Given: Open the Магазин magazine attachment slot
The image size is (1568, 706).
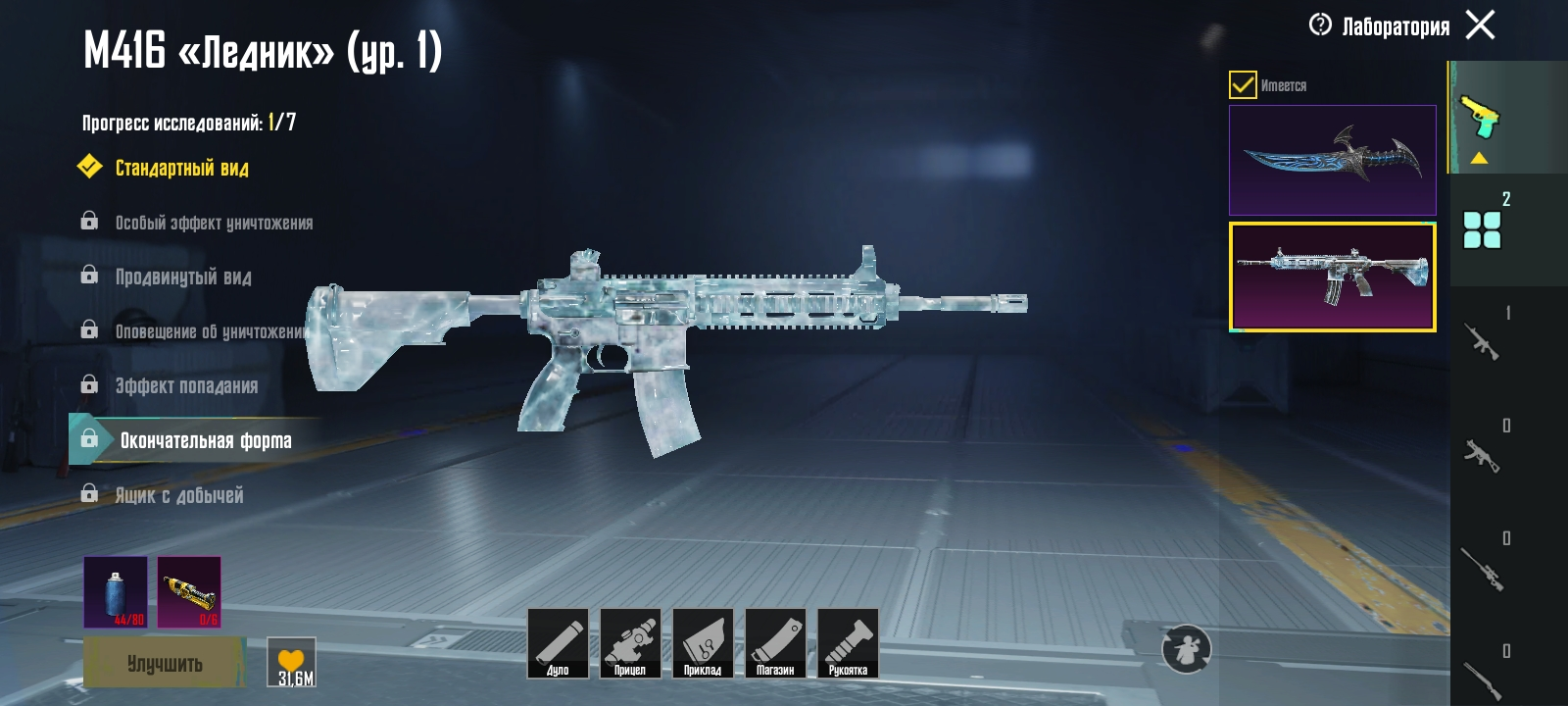Looking at the screenshot, I should click(775, 643).
